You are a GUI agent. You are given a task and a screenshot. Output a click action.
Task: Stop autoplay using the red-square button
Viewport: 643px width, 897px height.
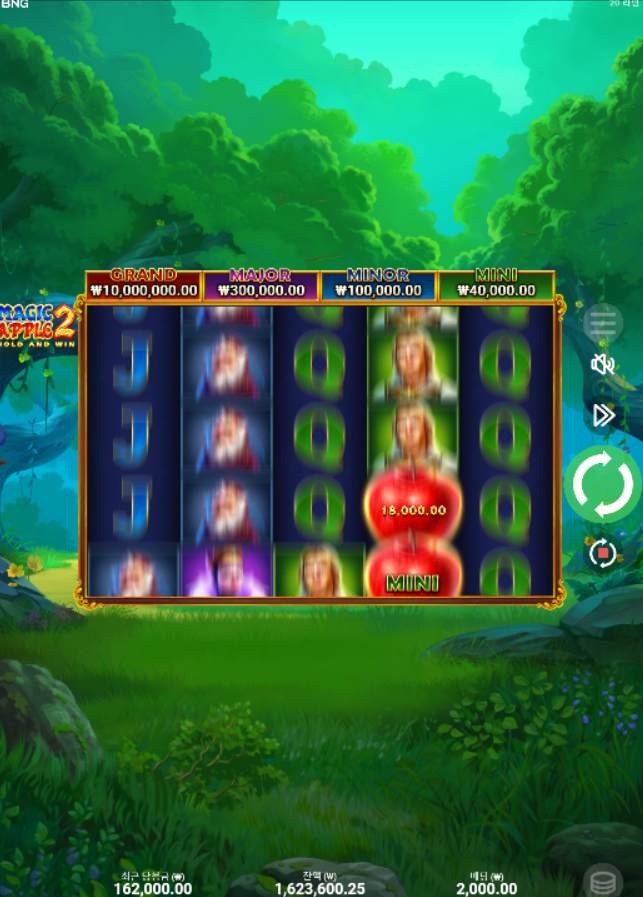point(602,553)
